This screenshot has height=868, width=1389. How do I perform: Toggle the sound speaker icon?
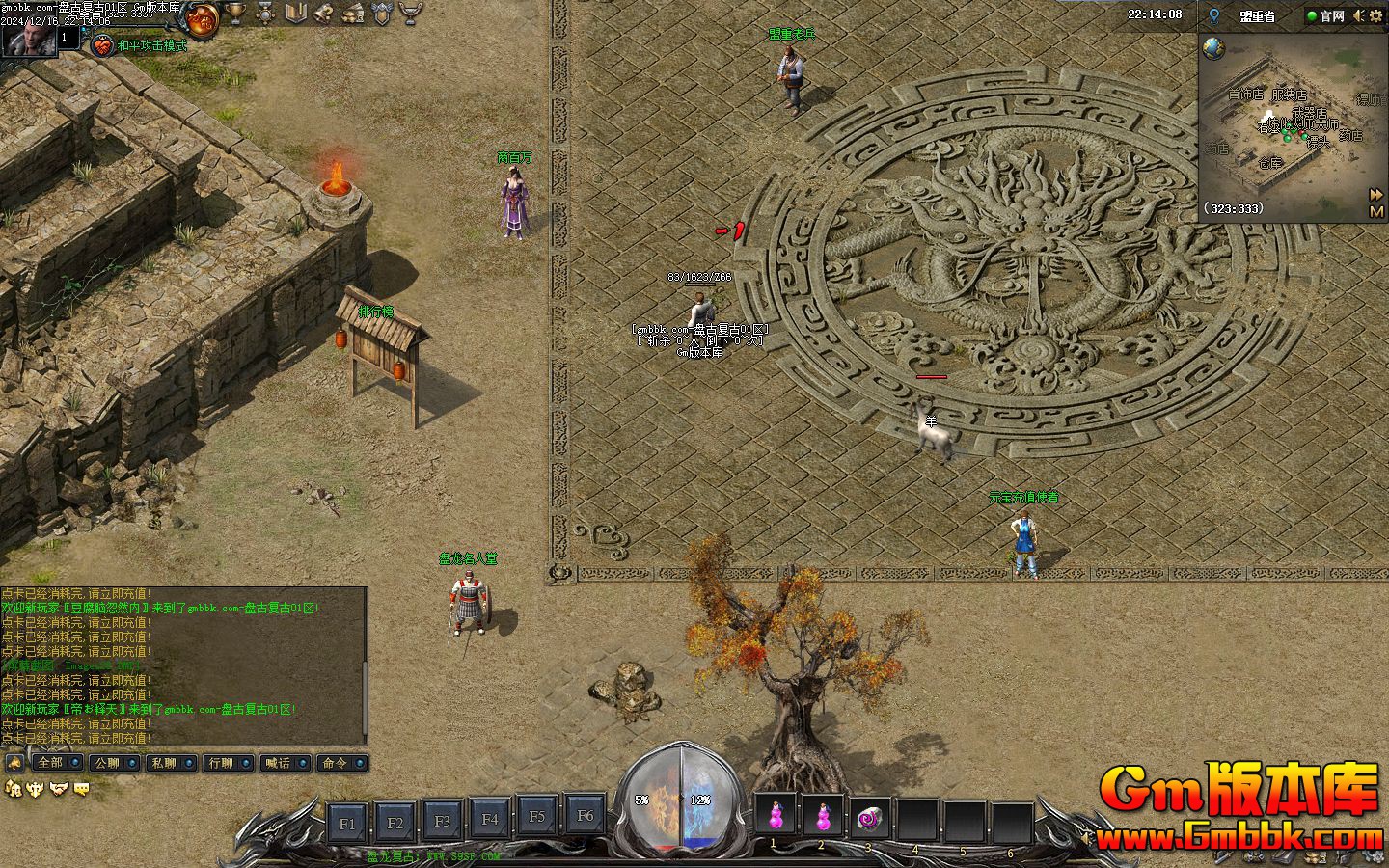coord(1358,15)
